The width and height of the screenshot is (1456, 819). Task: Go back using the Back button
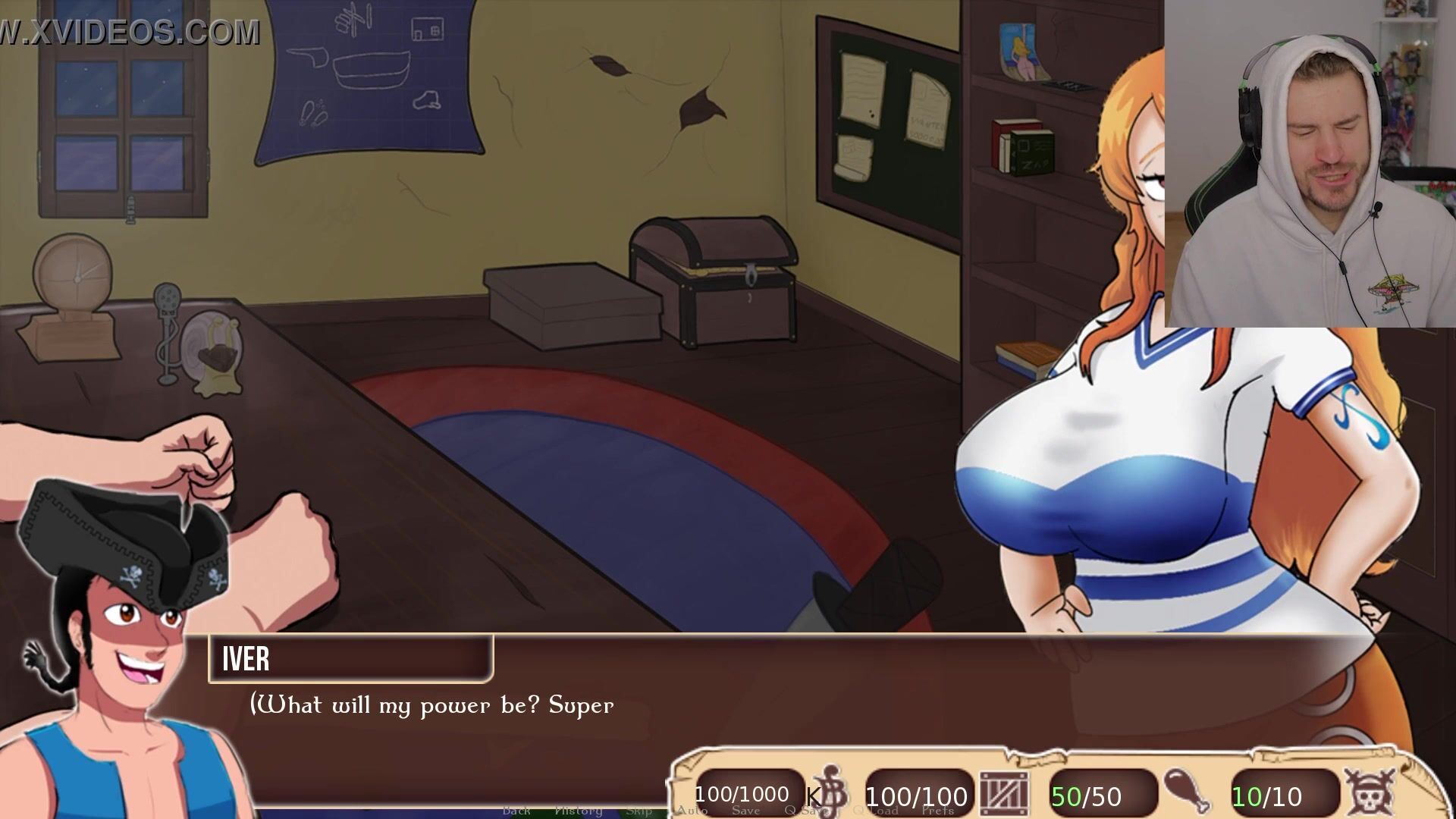[x=516, y=811]
